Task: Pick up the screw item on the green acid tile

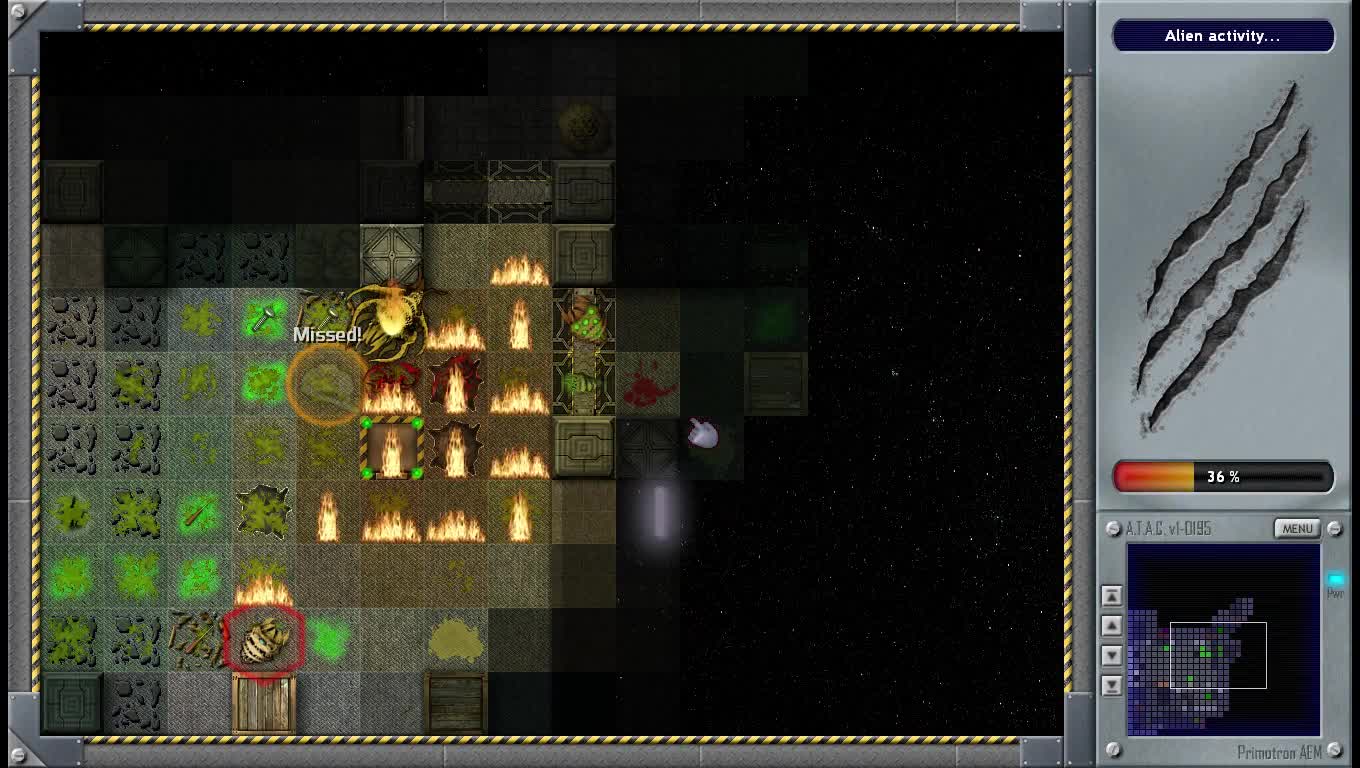Action: pos(261,316)
